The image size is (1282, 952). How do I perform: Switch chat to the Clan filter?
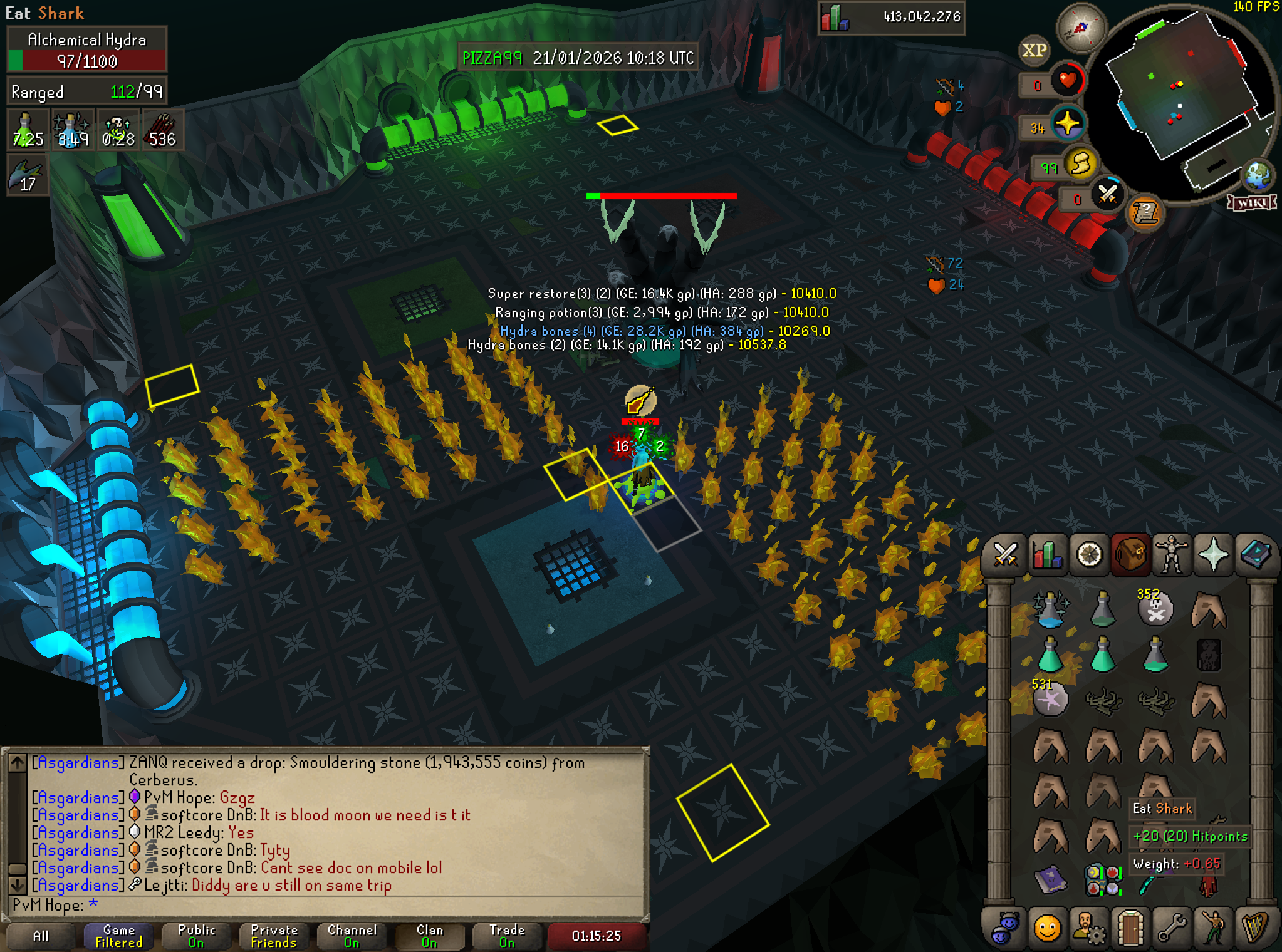[429, 936]
